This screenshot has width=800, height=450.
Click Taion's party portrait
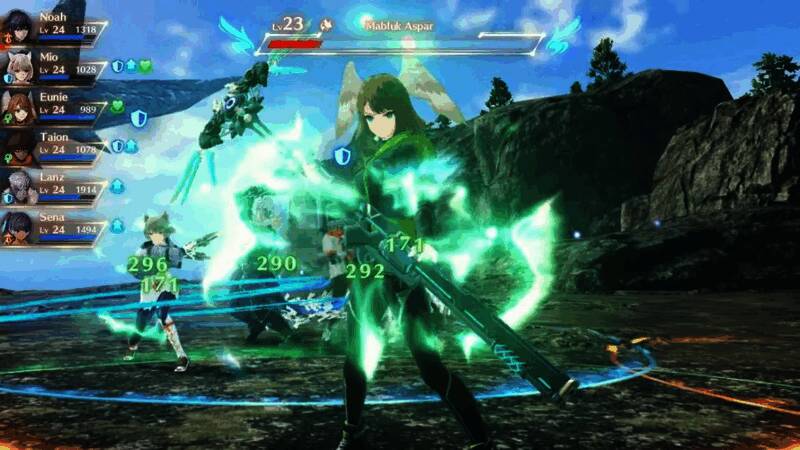point(20,143)
